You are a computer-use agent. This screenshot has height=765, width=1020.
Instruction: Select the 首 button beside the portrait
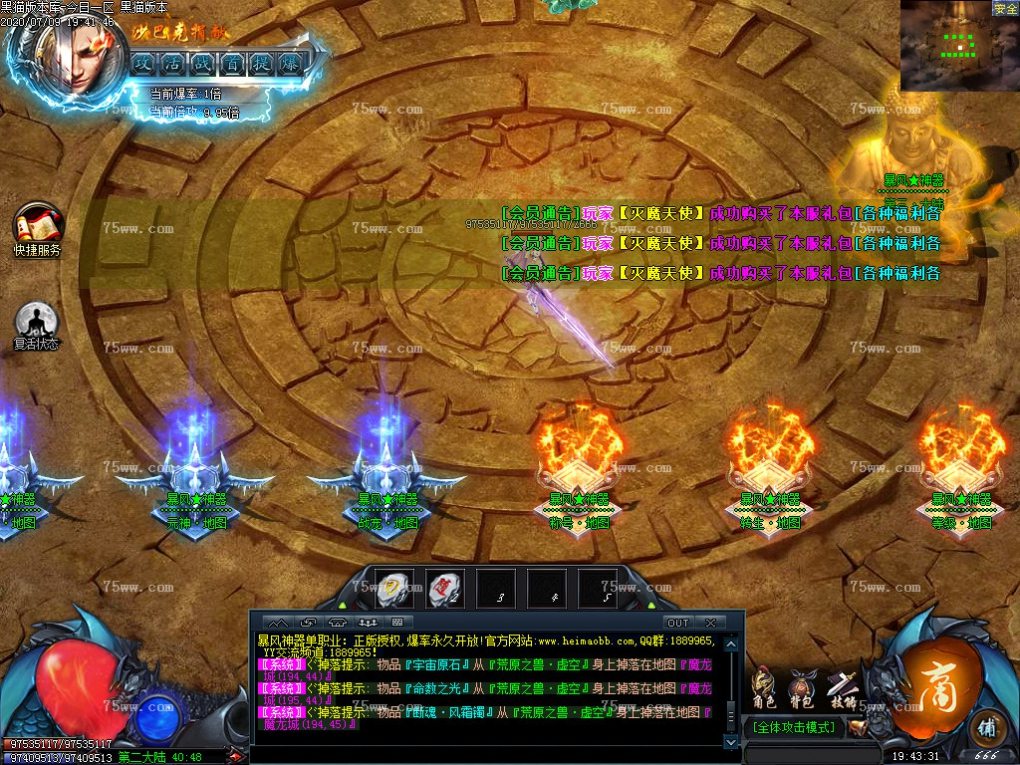232,62
